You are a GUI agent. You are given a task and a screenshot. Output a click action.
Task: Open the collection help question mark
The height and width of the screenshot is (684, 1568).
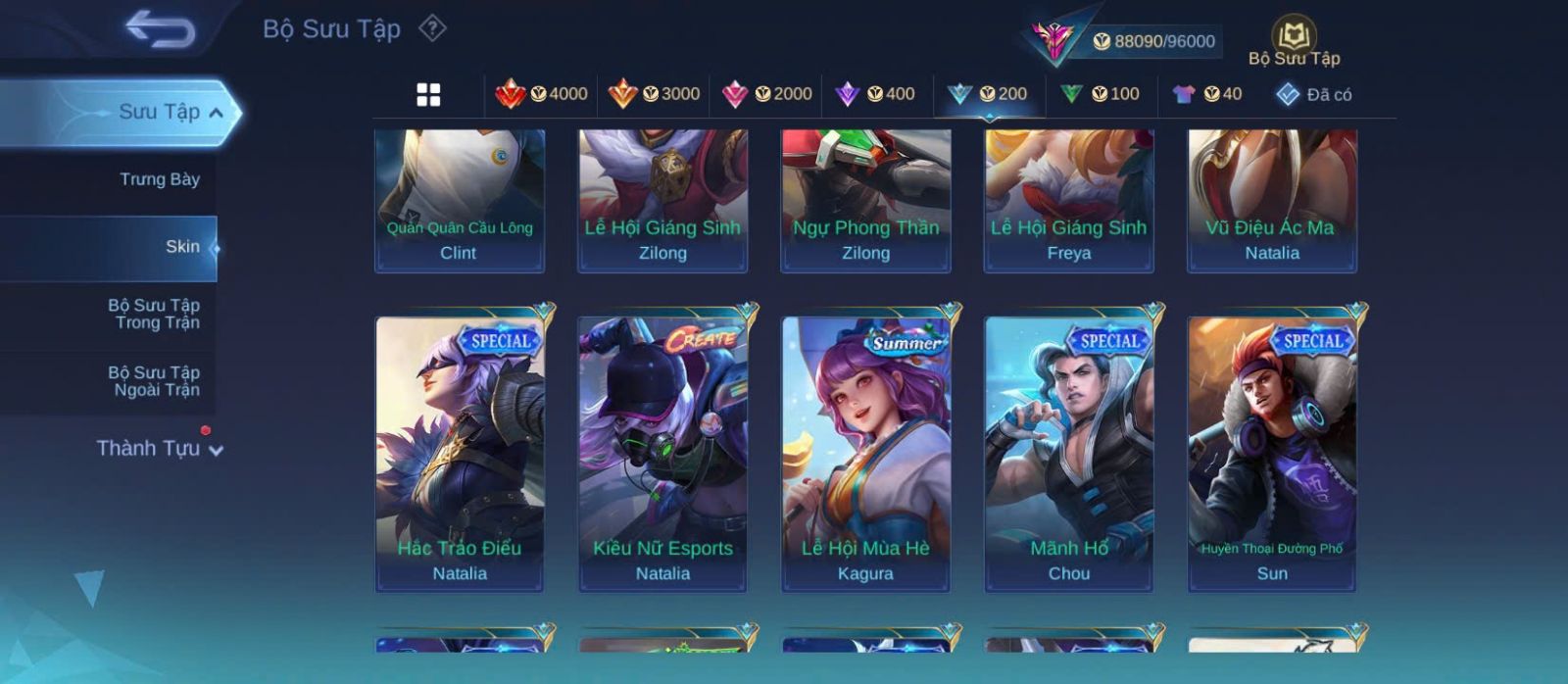click(432, 28)
